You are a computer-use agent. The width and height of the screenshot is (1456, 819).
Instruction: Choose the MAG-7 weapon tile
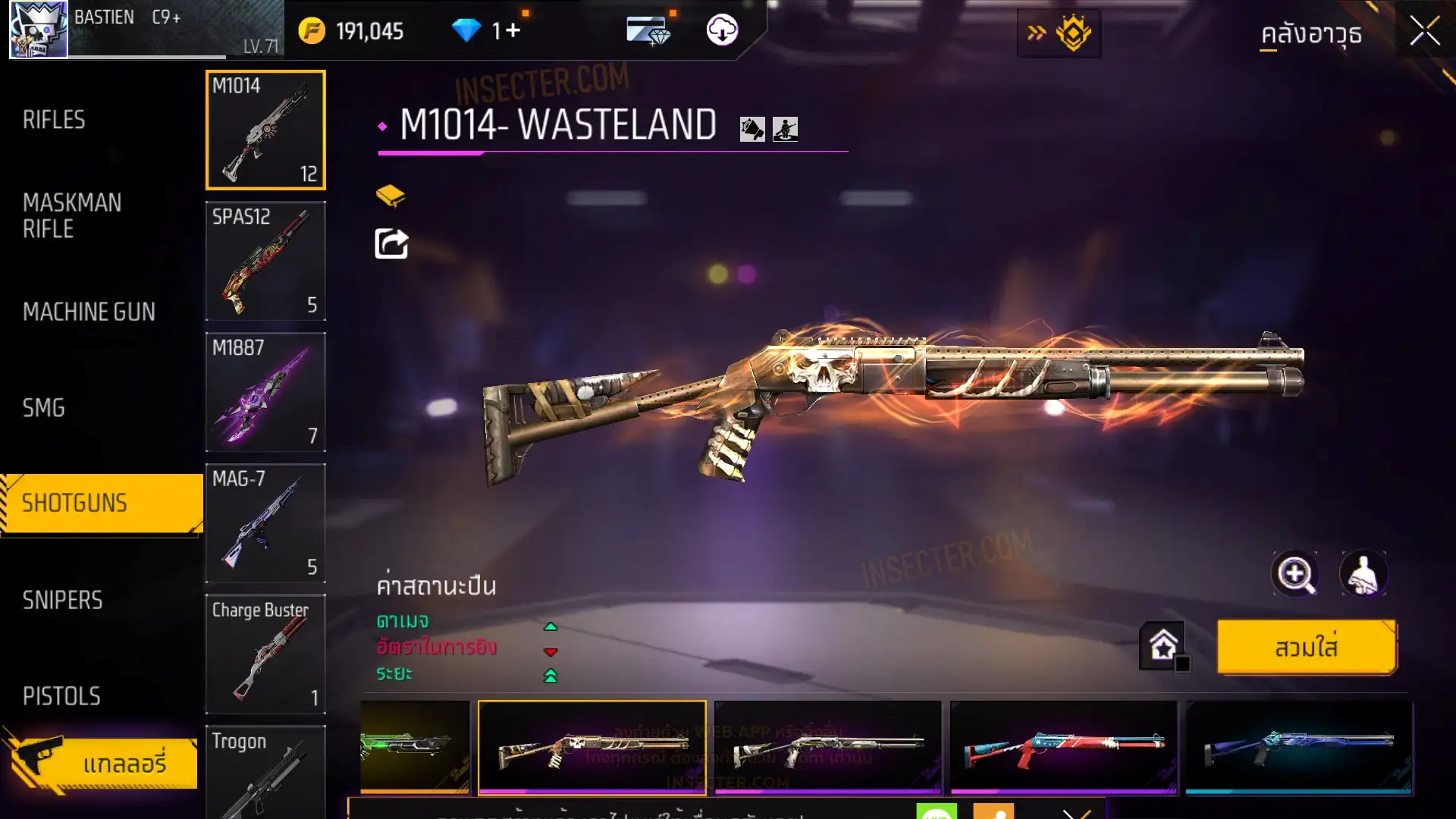(x=265, y=523)
